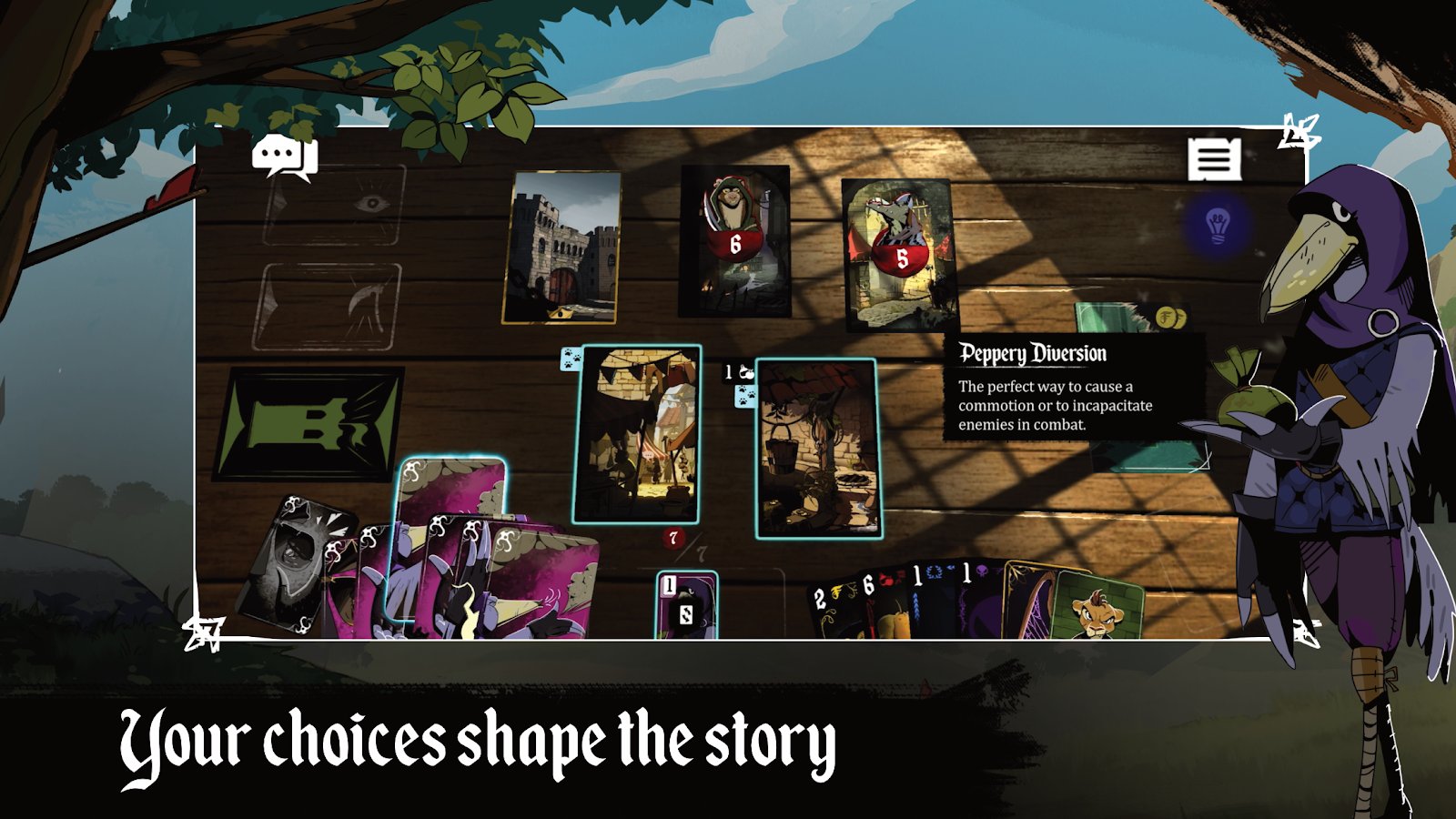Click the flame icon on the 2-cost card

click(835, 590)
